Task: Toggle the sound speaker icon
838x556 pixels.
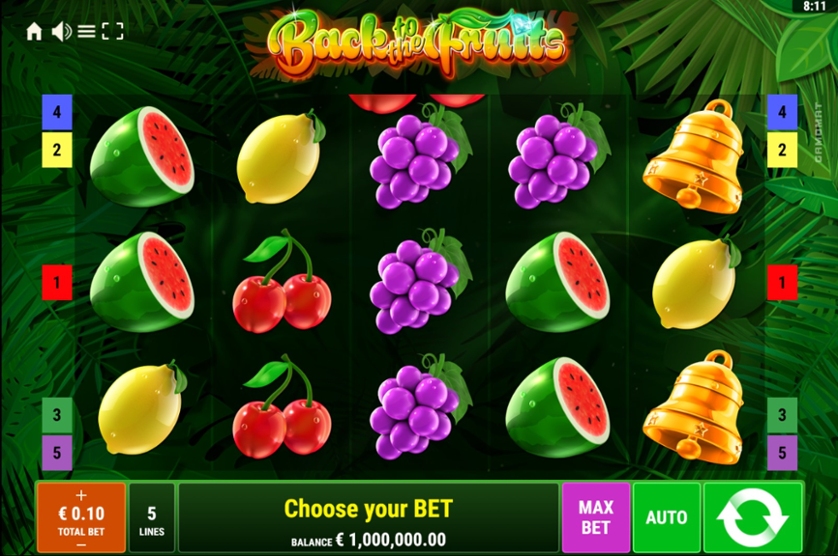Action: click(x=61, y=32)
